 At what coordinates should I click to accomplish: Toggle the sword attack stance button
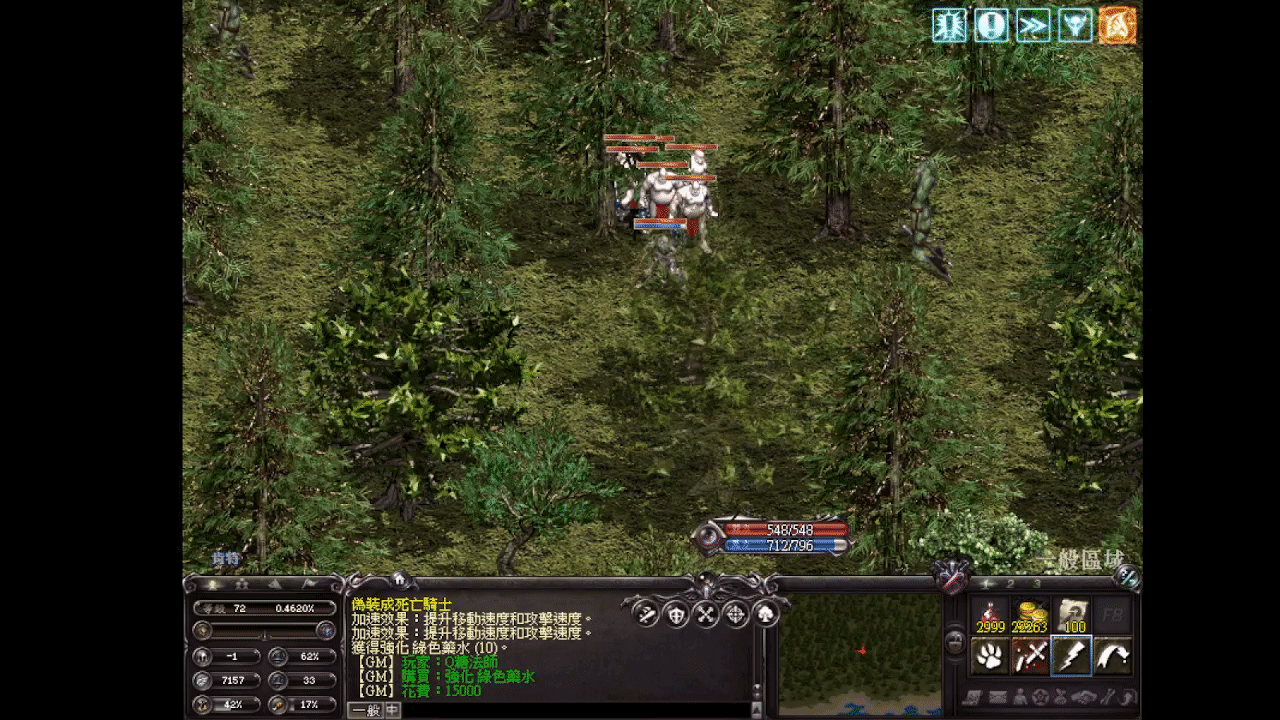click(x=645, y=614)
